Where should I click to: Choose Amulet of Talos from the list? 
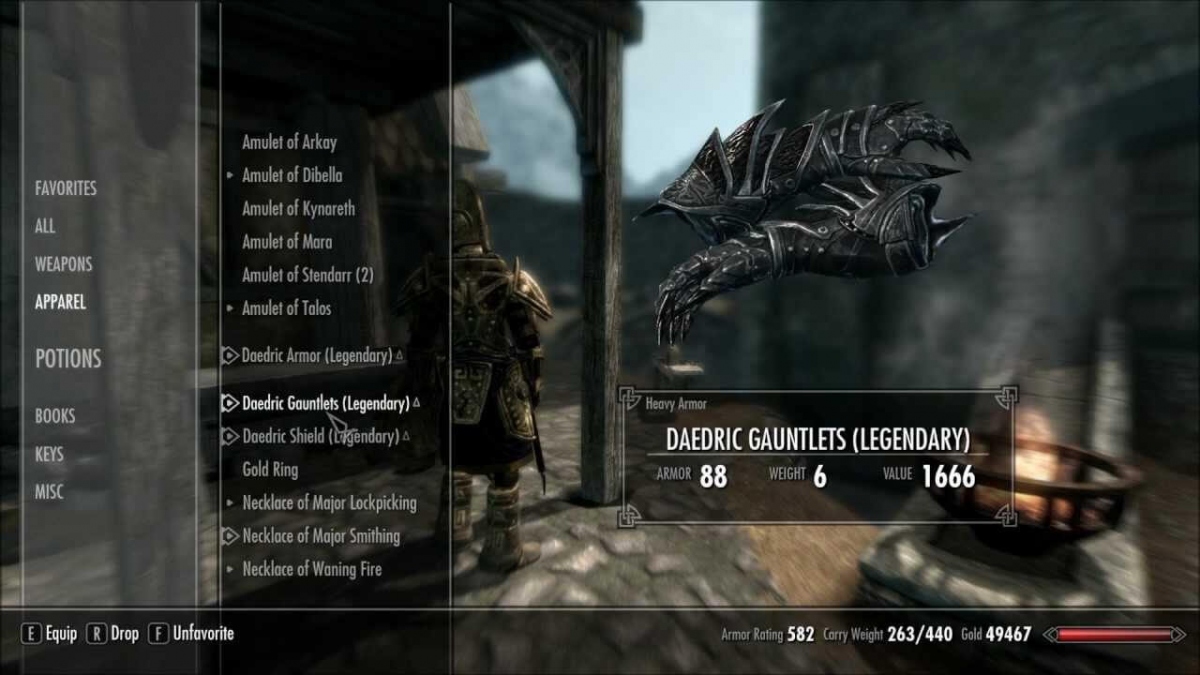[x=286, y=309]
